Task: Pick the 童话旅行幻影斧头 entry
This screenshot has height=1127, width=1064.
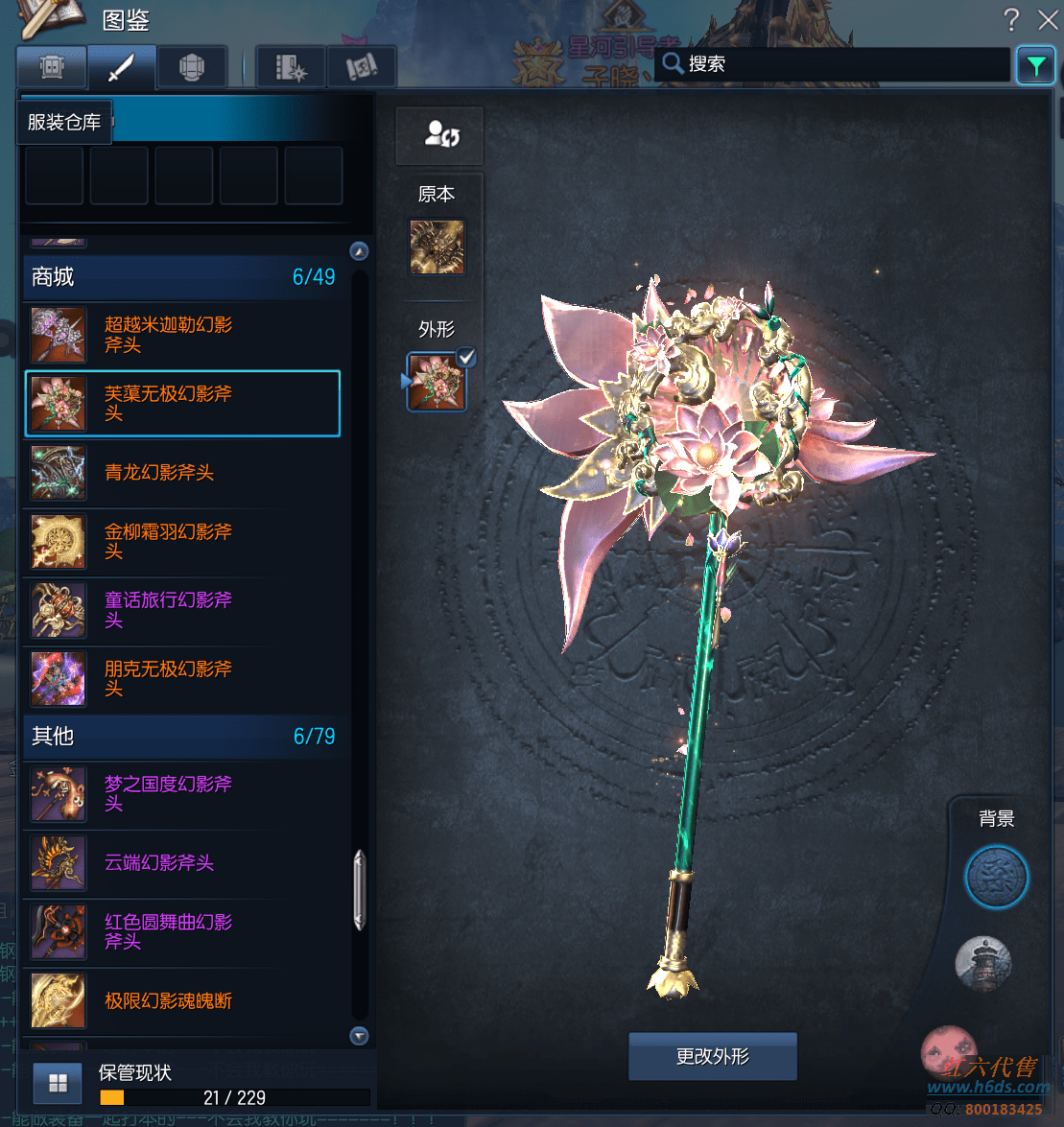Action: (182, 610)
